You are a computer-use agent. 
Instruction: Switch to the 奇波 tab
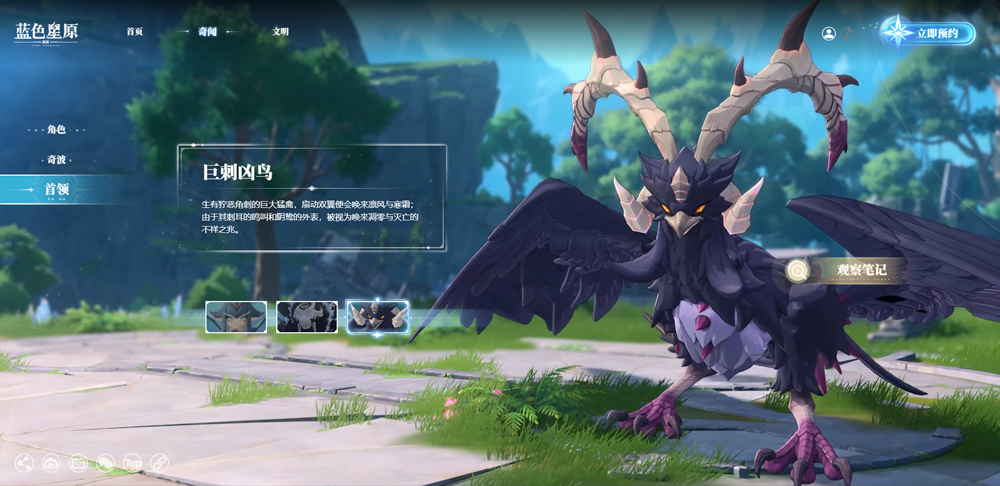[56, 160]
